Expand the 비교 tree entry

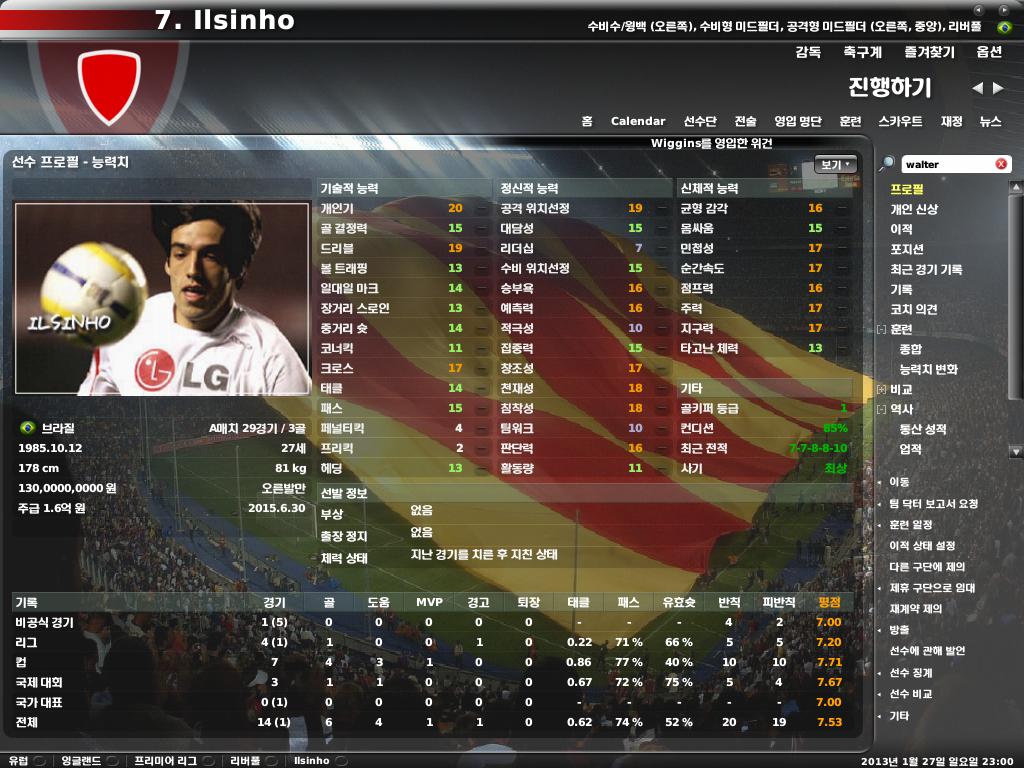click(x=881, y=389)
